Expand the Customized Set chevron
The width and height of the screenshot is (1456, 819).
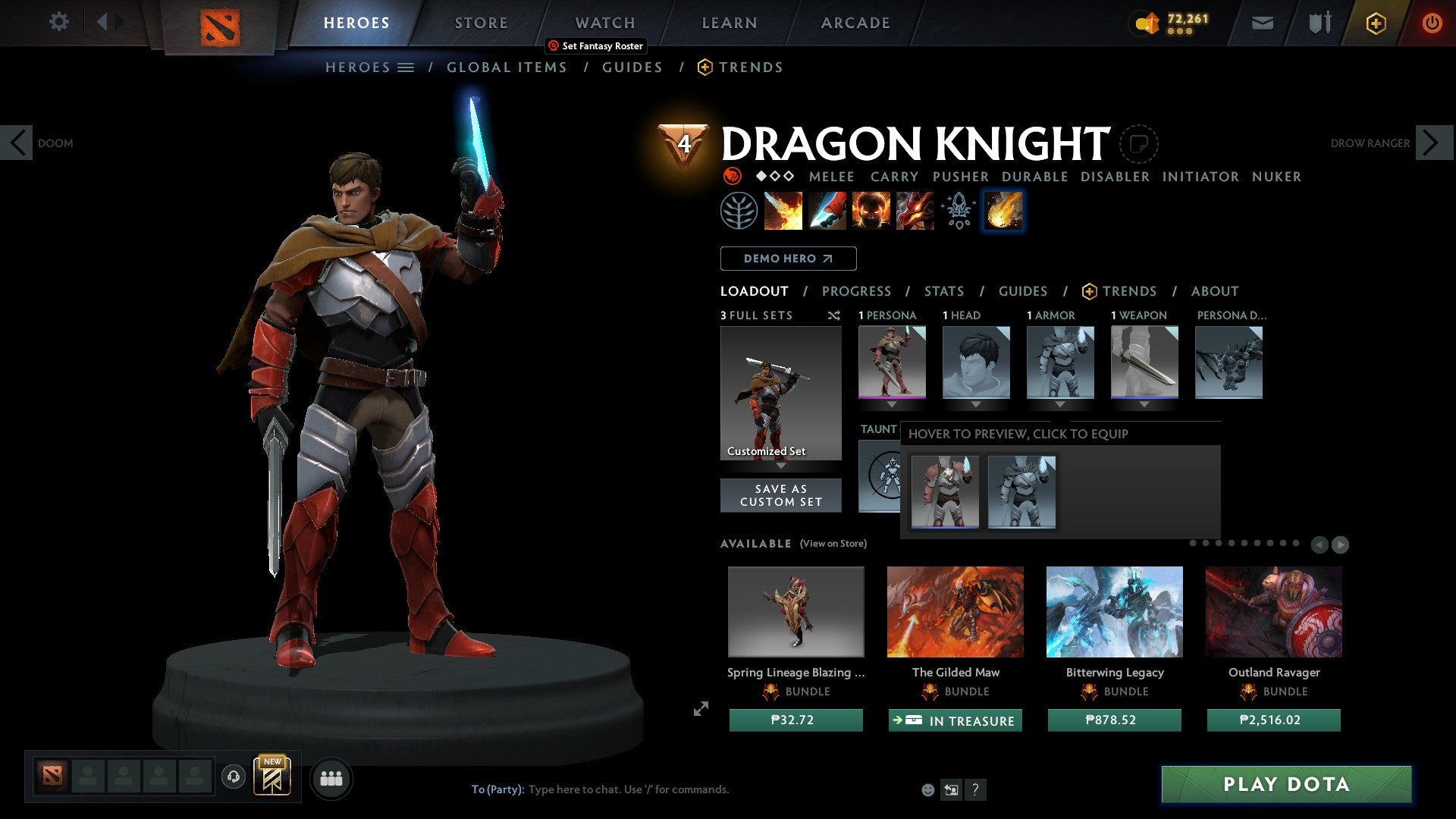point(780,467)
